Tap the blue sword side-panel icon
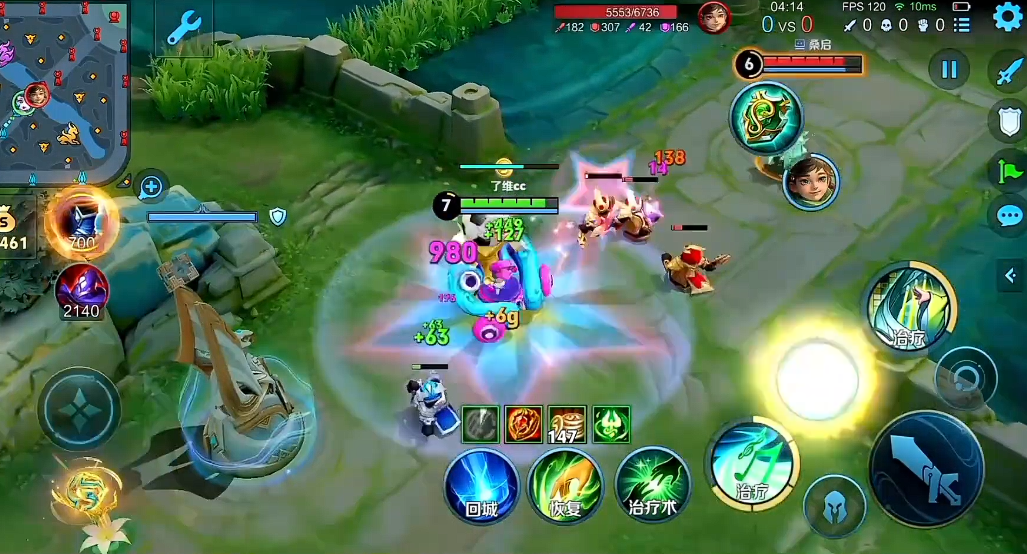1027x554 pixels. click(x=1008, y=72)
